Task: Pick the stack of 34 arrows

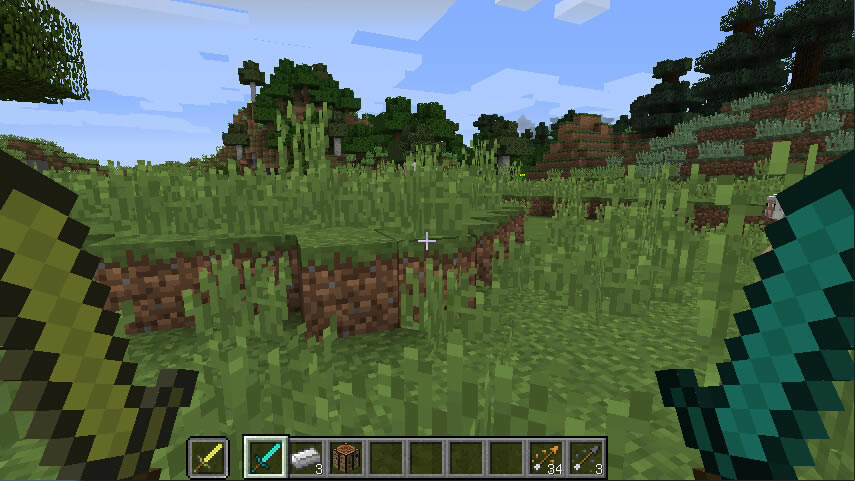Action: coord(546,457)
